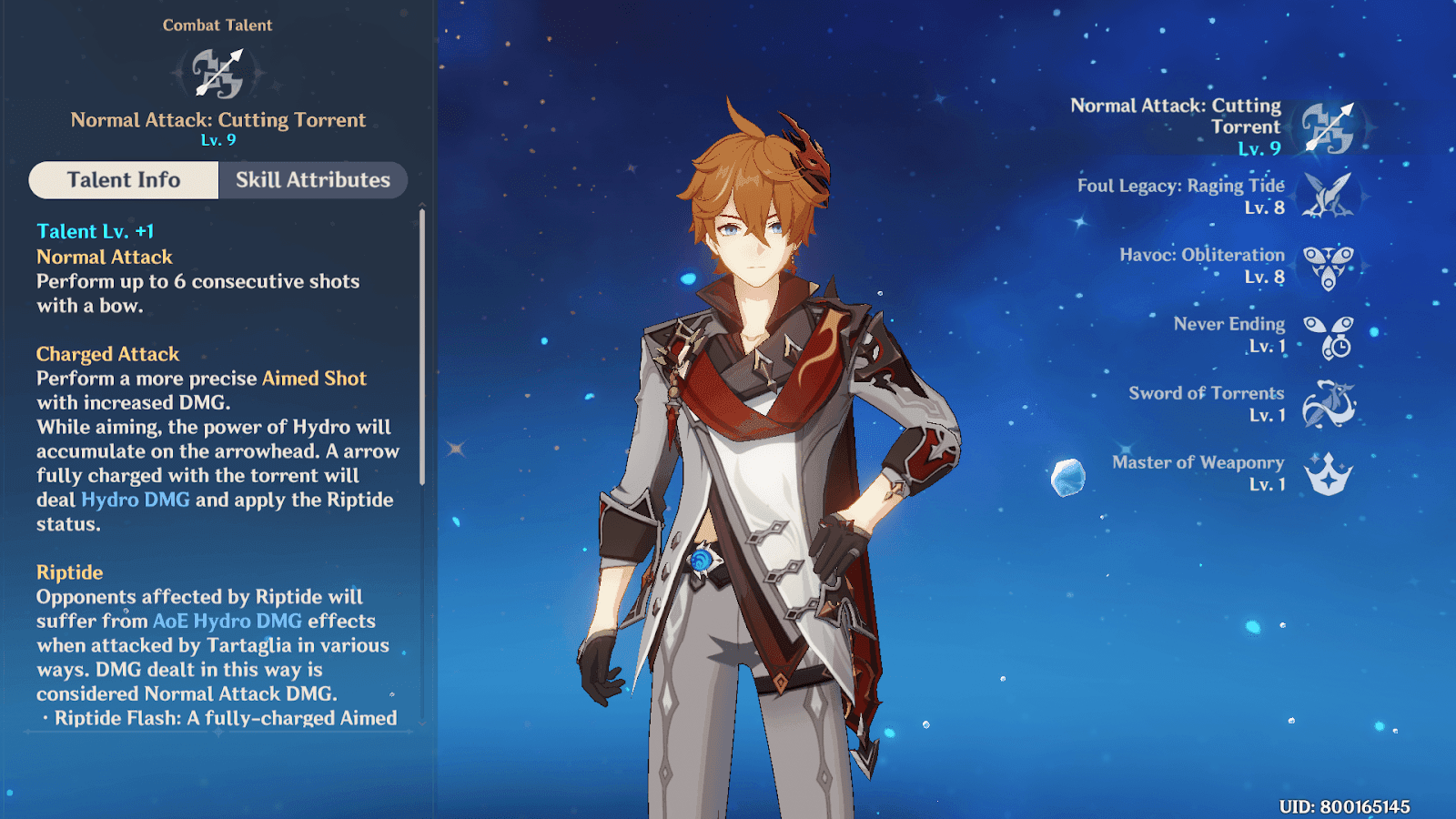Open Master of Weaponry passive talent
The image size is (1456, 819).
tap(1328, 474)
